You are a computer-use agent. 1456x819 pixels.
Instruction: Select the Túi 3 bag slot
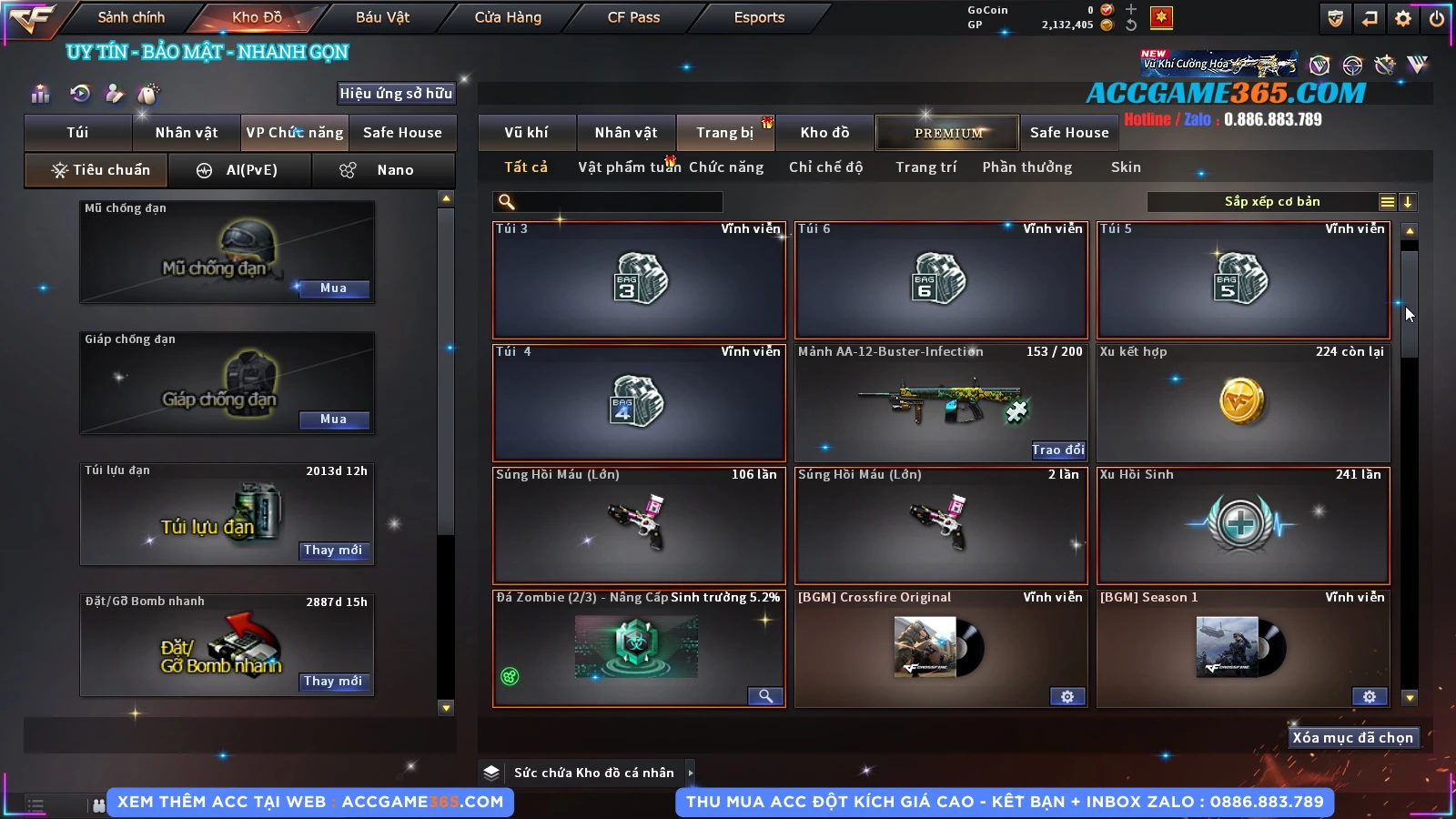point(639,279)
